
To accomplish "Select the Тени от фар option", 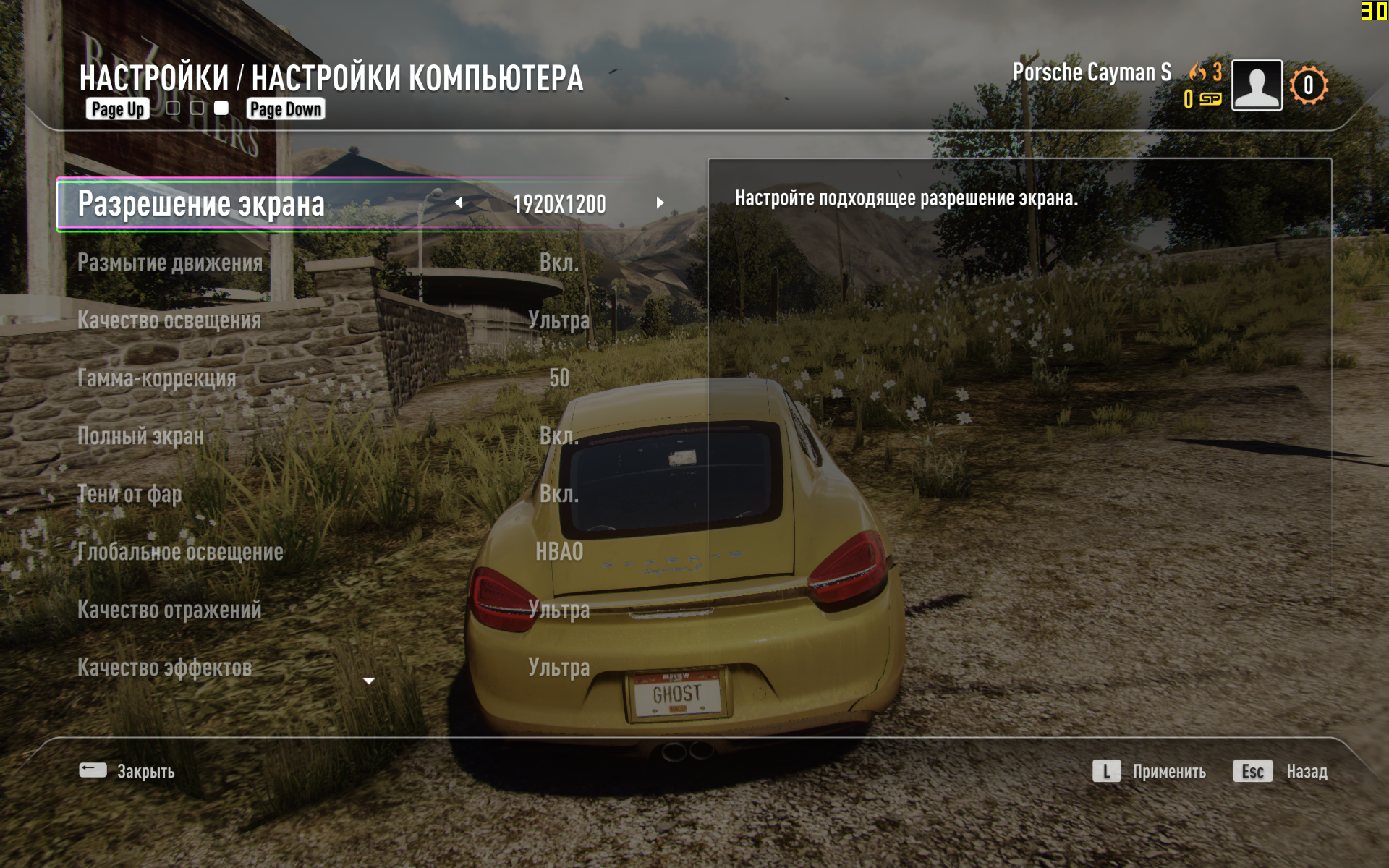I will click(129, 494).
